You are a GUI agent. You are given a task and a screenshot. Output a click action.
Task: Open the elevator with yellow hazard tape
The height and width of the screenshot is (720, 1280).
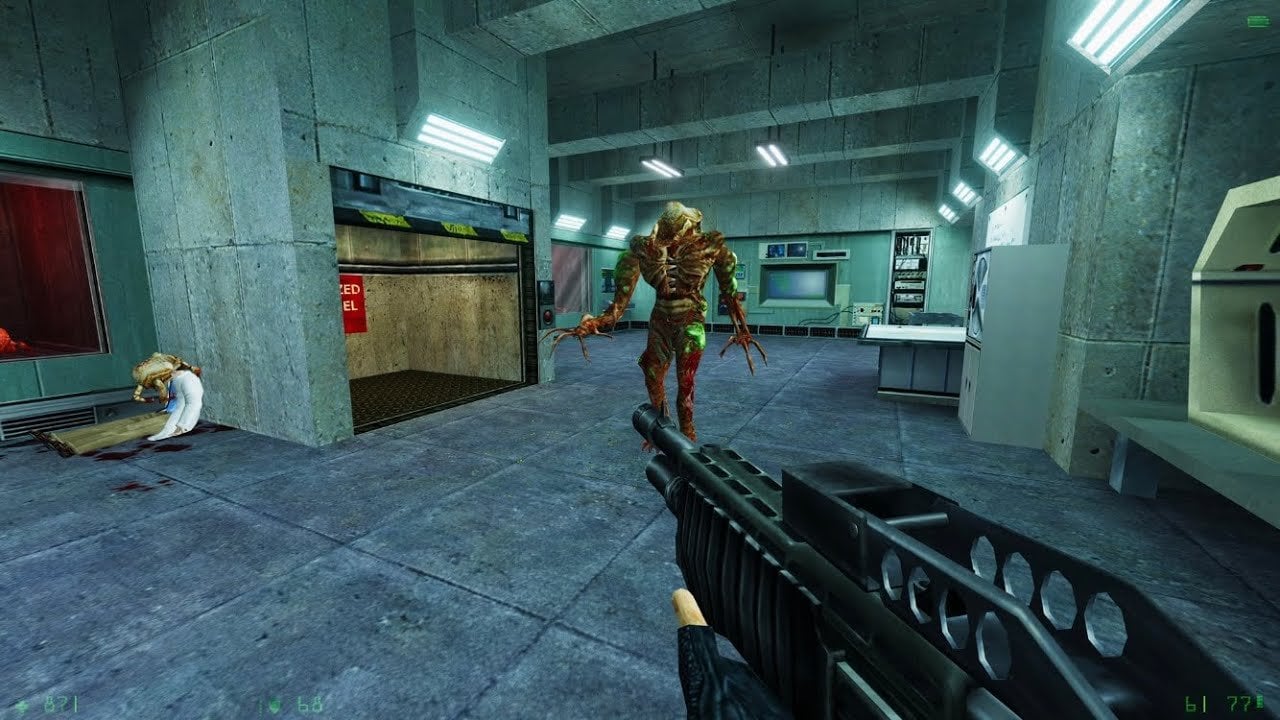pos(430,320)
